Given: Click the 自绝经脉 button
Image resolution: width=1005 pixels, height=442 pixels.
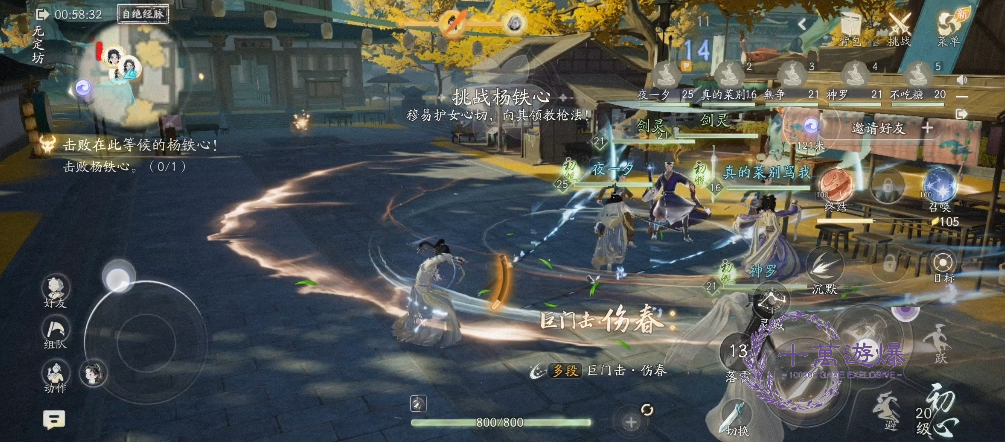Looking at the screenshot, I should point(143,14).
